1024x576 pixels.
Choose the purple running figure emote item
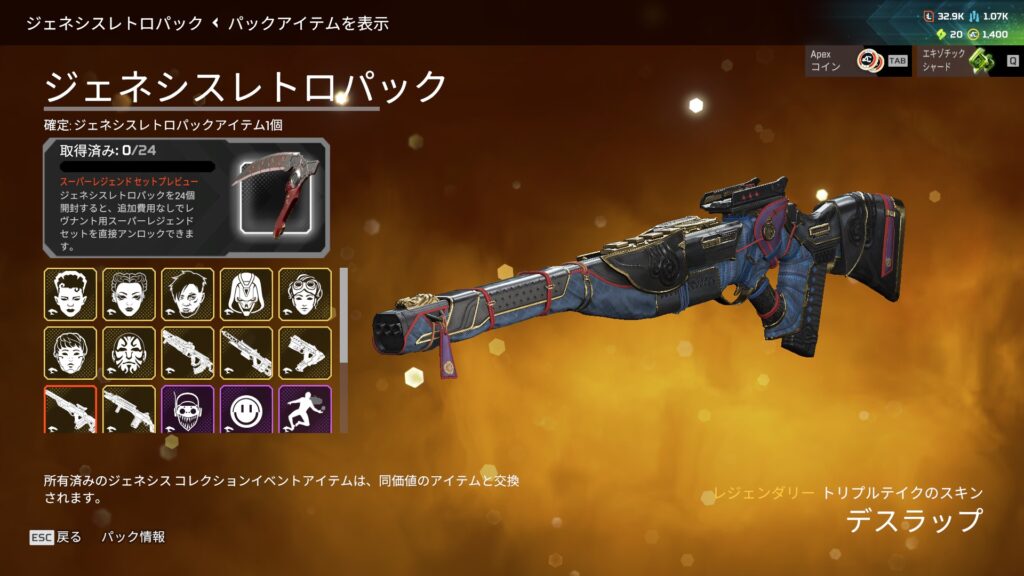tap(305, 409)
